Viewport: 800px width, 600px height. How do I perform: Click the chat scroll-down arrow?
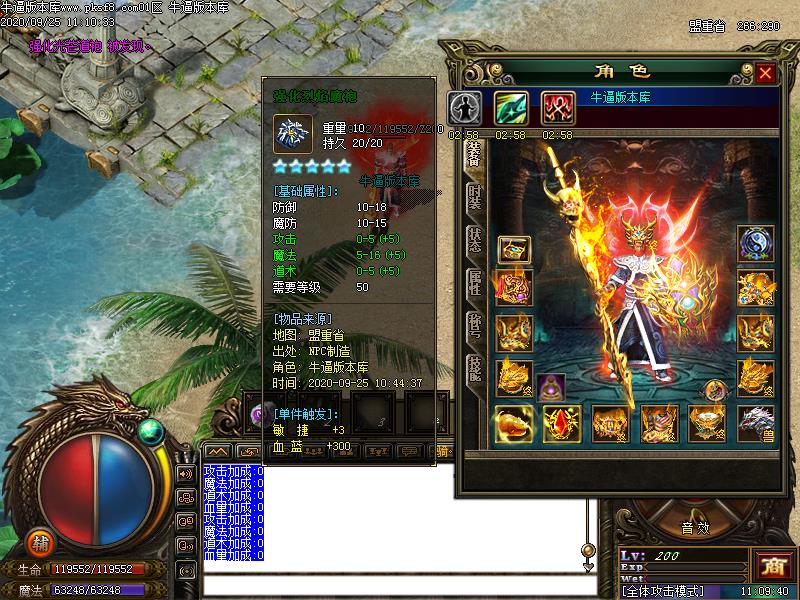[x=589, y=564]
